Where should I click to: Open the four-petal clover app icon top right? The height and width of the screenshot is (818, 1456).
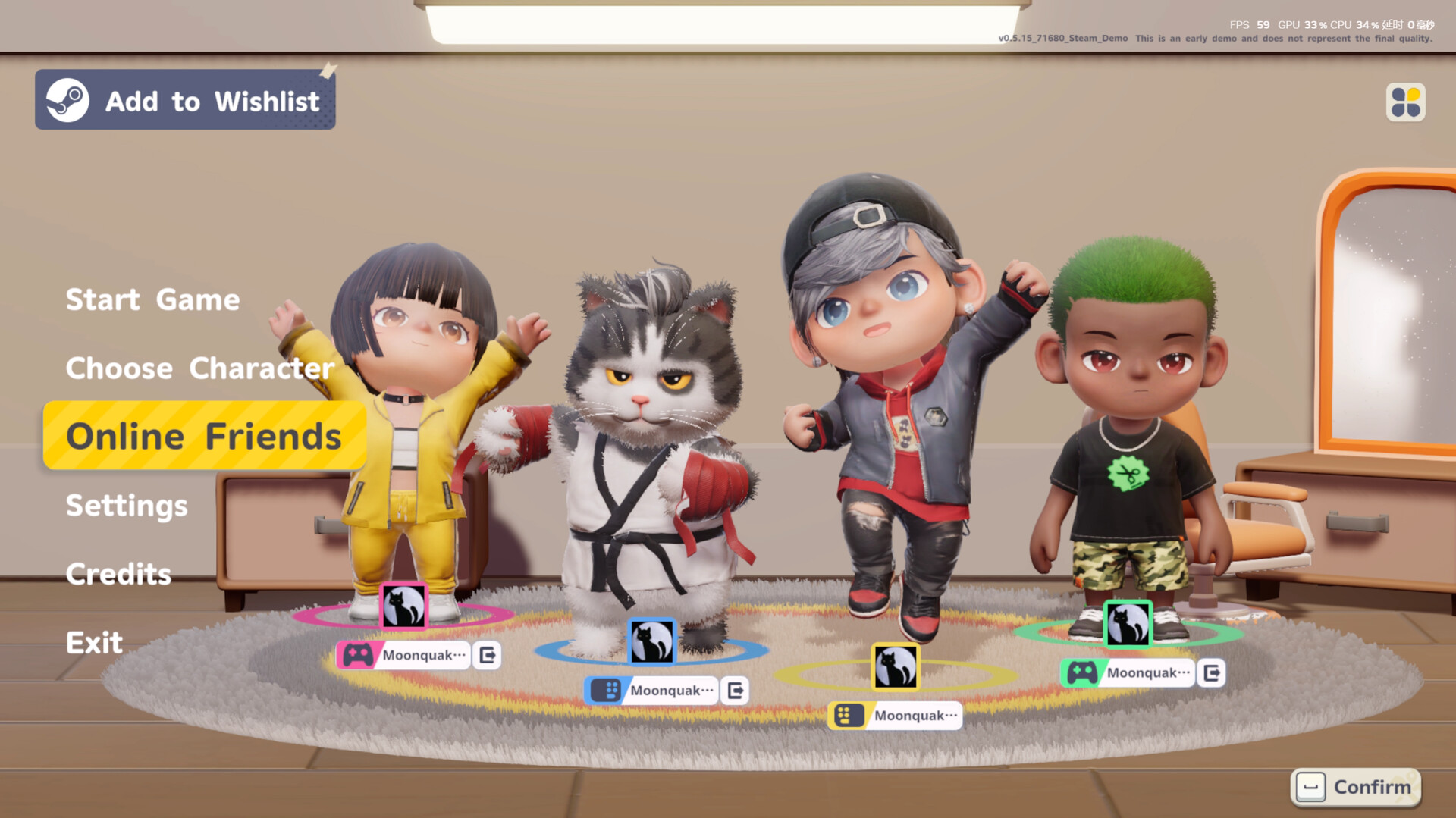pos(1407,102)
